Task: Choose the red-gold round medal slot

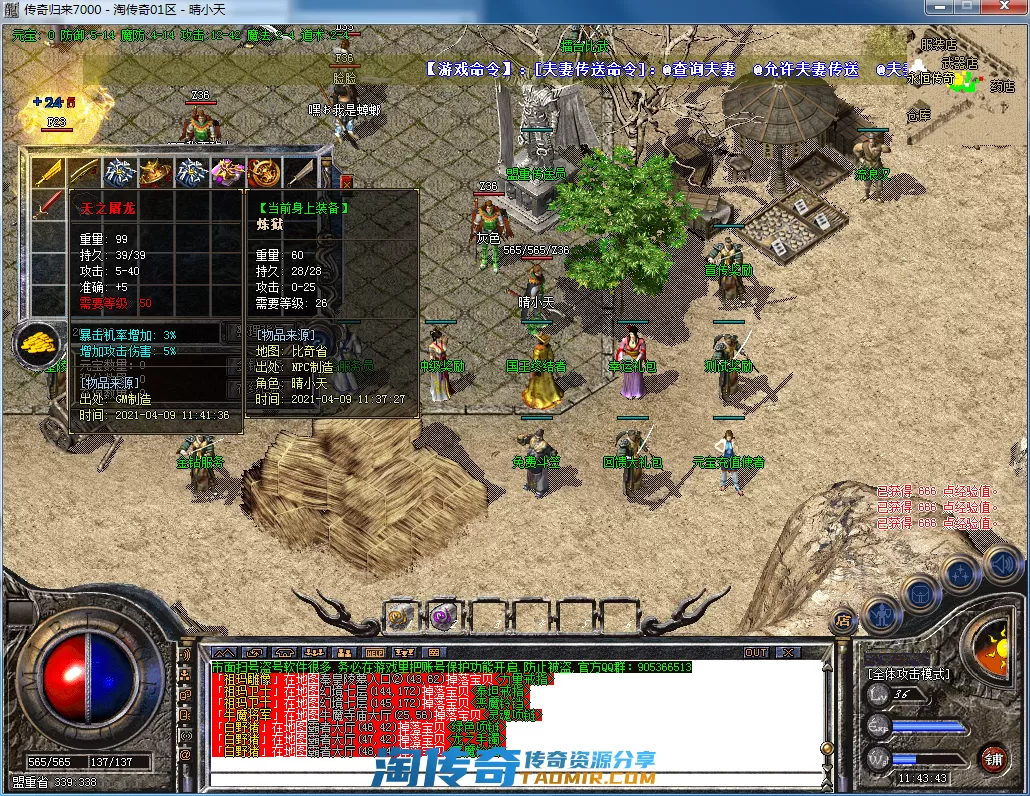Action: point(264,173)
